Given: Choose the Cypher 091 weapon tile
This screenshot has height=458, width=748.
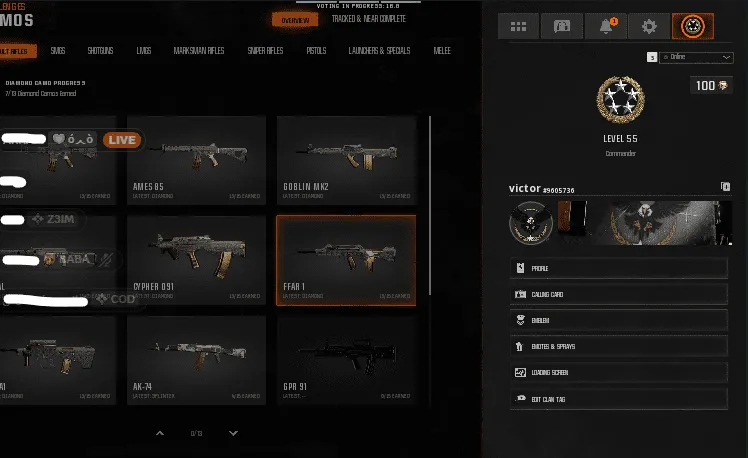Looking at the screenshot, I should (196, 260).
